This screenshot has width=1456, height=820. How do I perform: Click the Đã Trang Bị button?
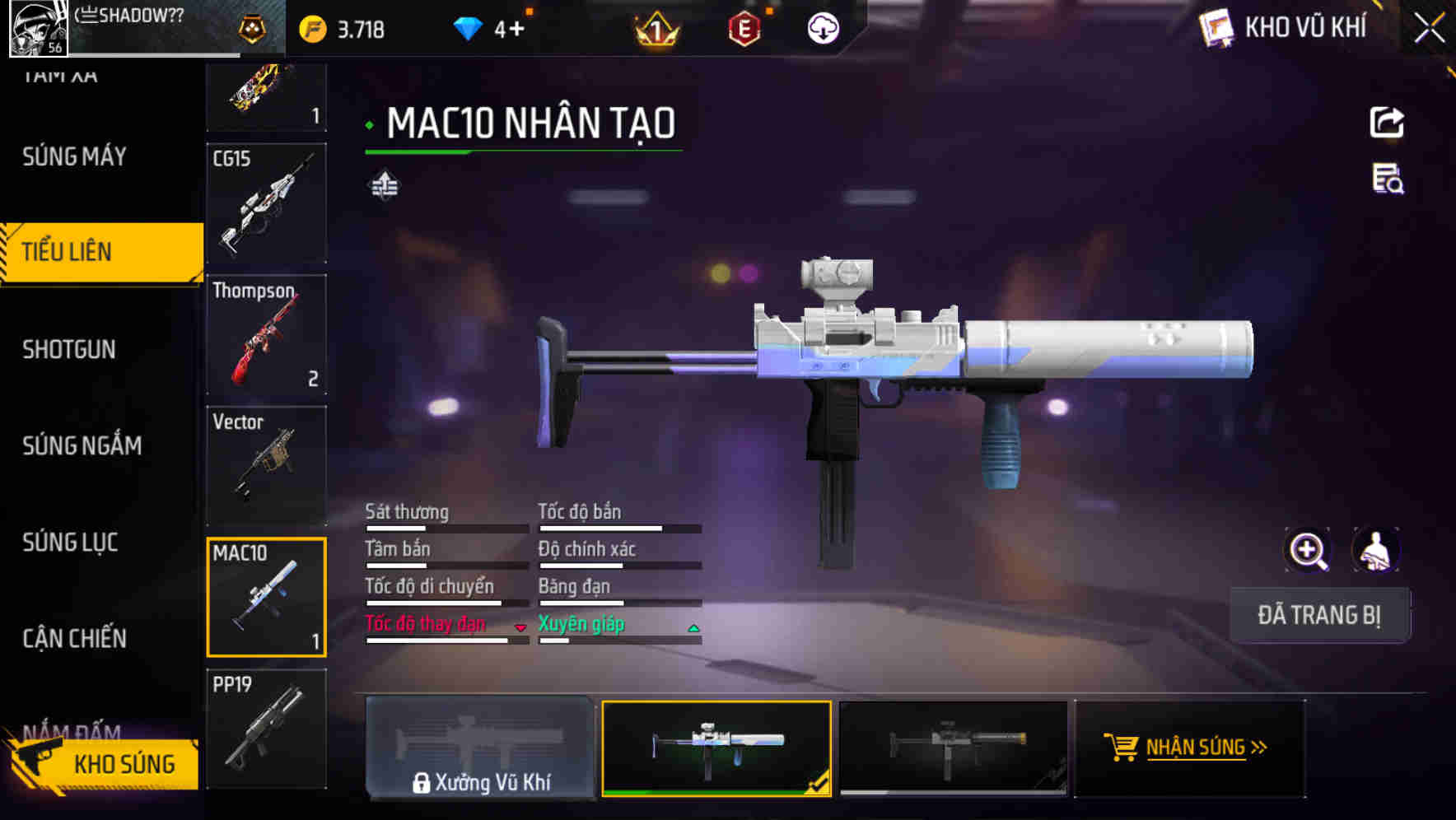(x=1318, y=615)
